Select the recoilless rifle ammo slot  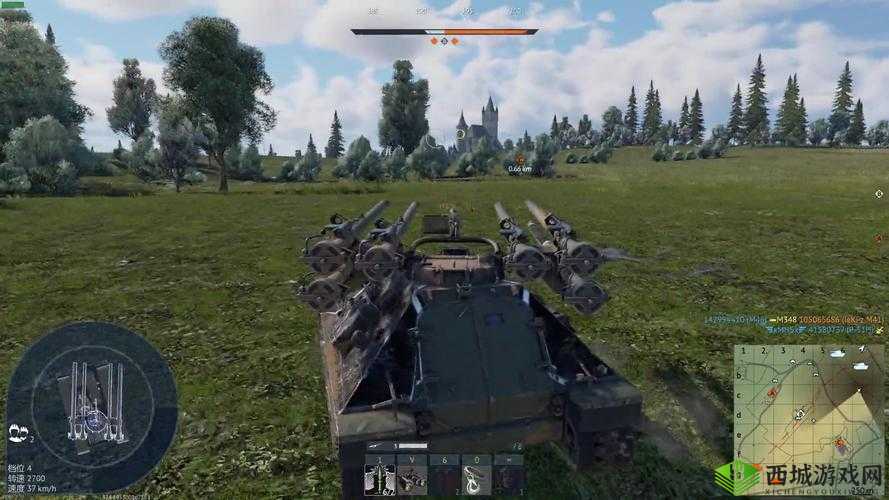click(380, 476)
